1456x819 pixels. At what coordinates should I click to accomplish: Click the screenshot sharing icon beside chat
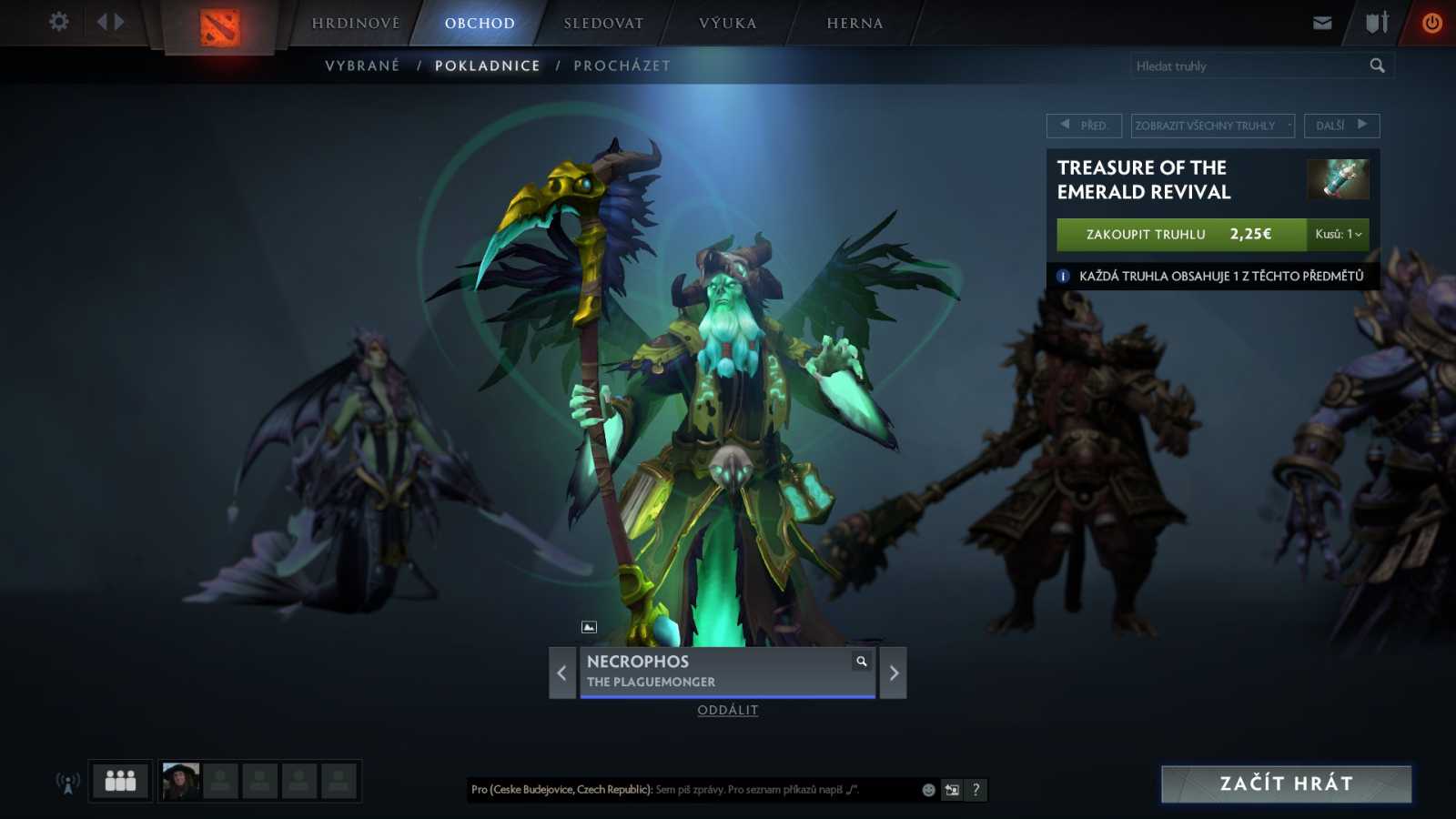(950, 790)
